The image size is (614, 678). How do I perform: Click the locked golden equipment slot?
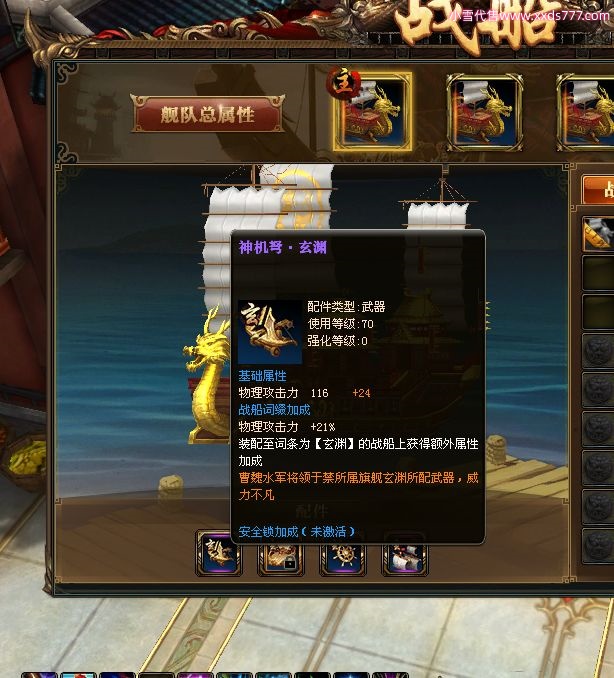[x=280, y=555]
